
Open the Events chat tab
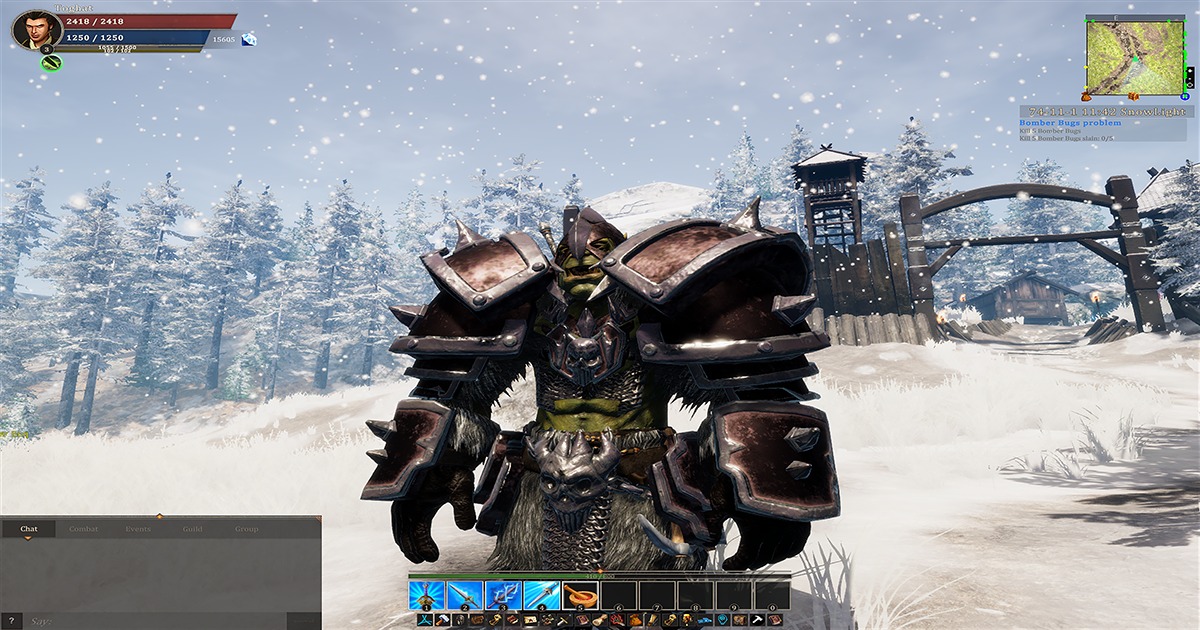pos(138,529)
